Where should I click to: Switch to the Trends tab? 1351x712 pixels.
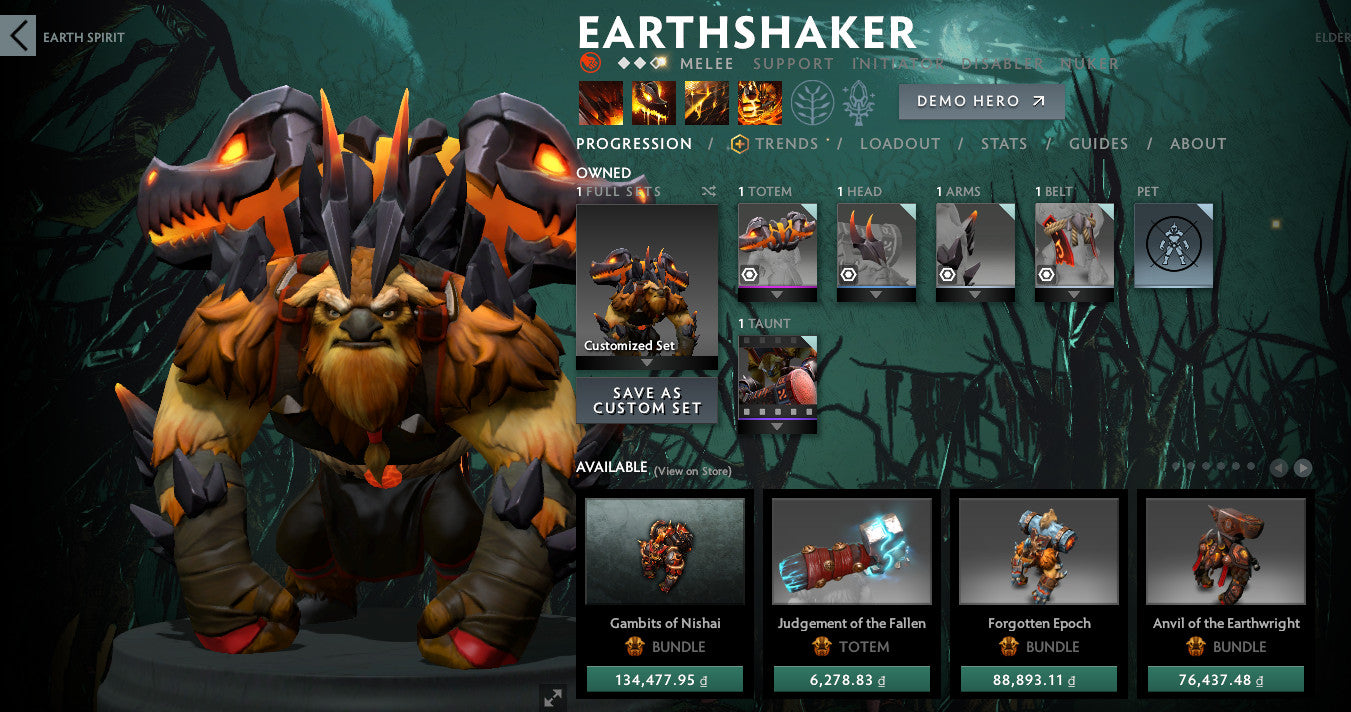coord(786,144)
